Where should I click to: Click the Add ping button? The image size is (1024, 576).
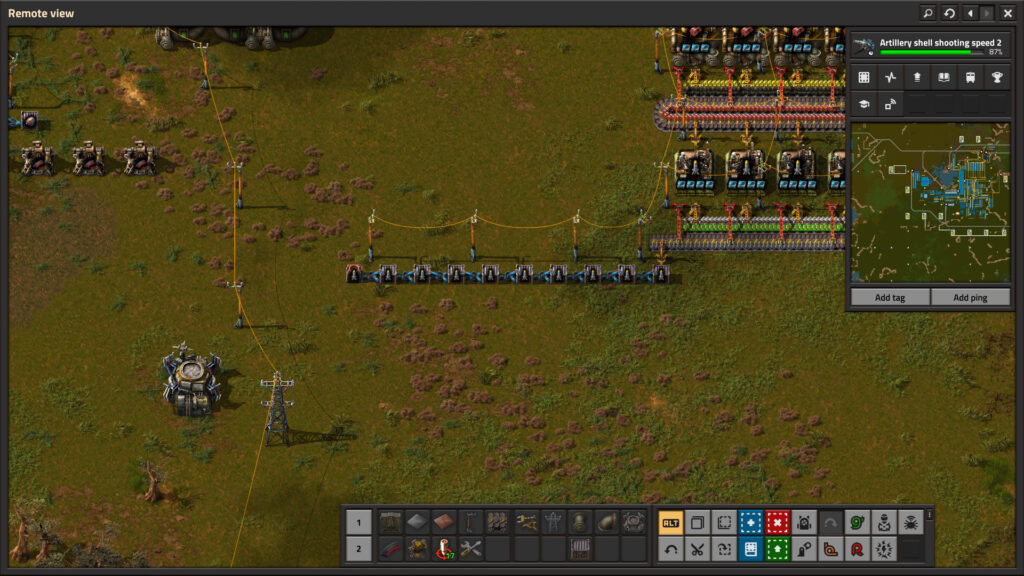click(969, 297)
